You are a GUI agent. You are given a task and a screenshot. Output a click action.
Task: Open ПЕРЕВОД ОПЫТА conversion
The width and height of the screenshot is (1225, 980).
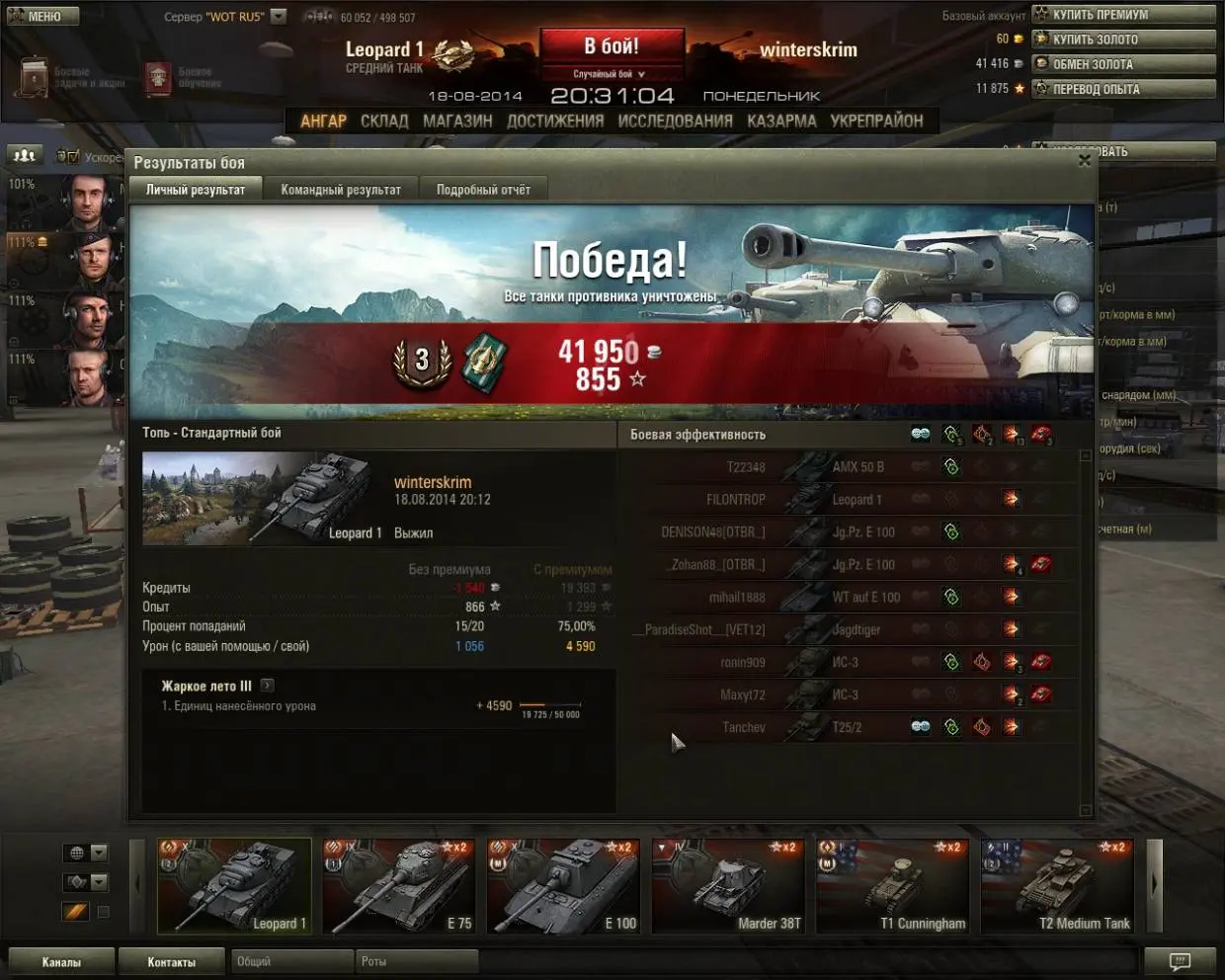coord(1122,89)
